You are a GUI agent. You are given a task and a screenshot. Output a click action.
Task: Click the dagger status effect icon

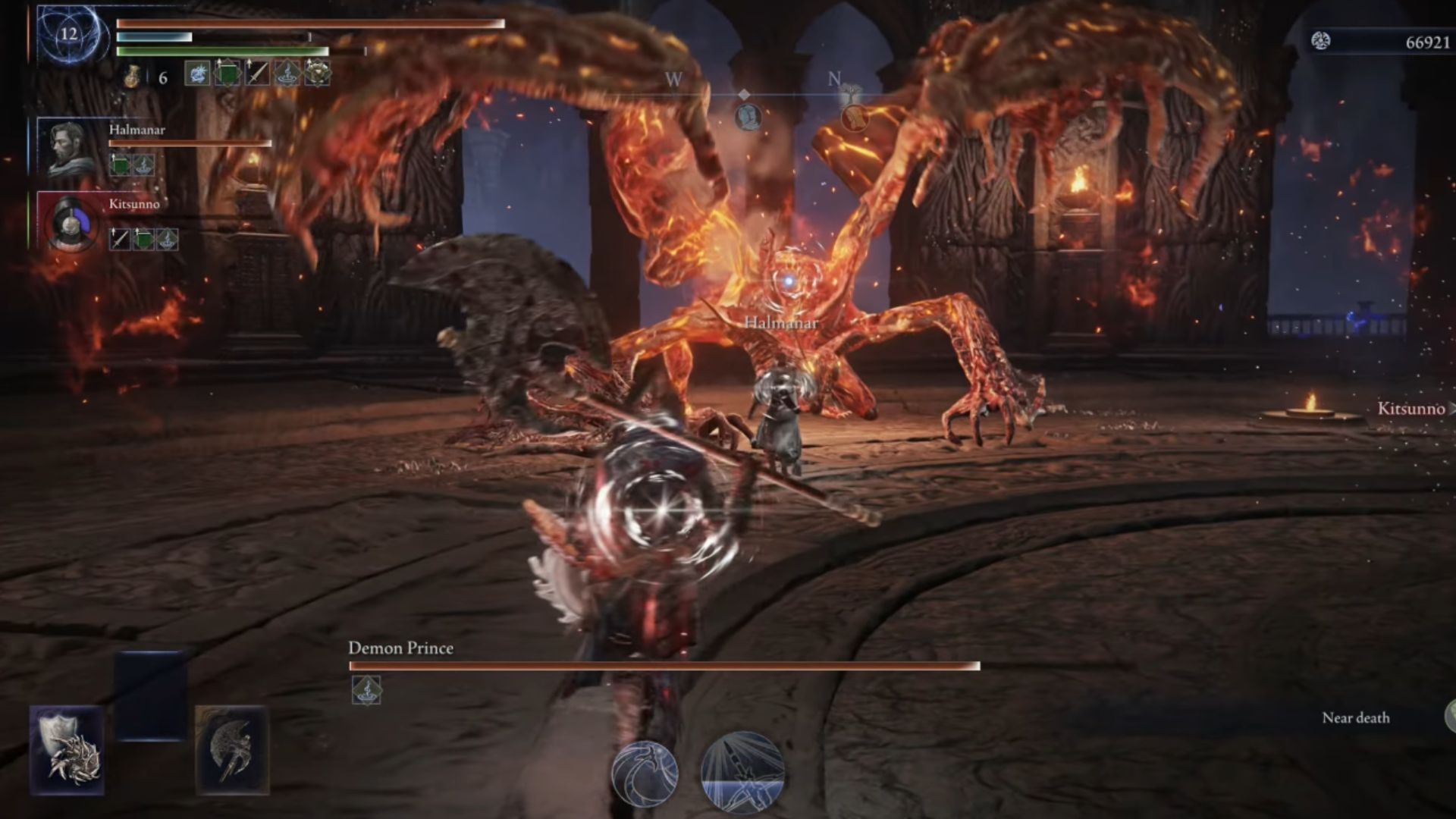256,74
